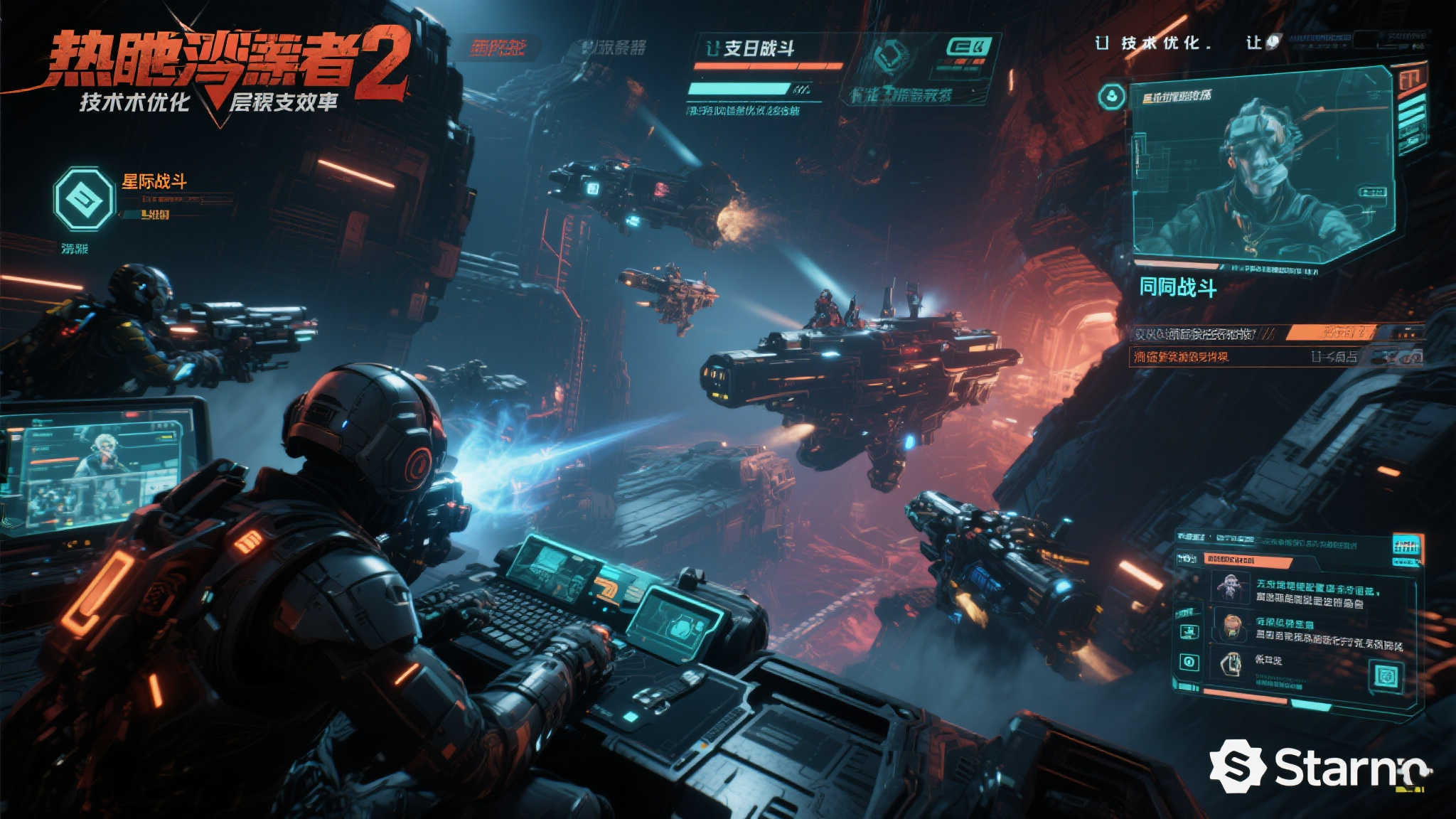Screen dimensions: 1456x819
Task: Choose the third list row with the armor icon
Action: (x=1251, y=664)
